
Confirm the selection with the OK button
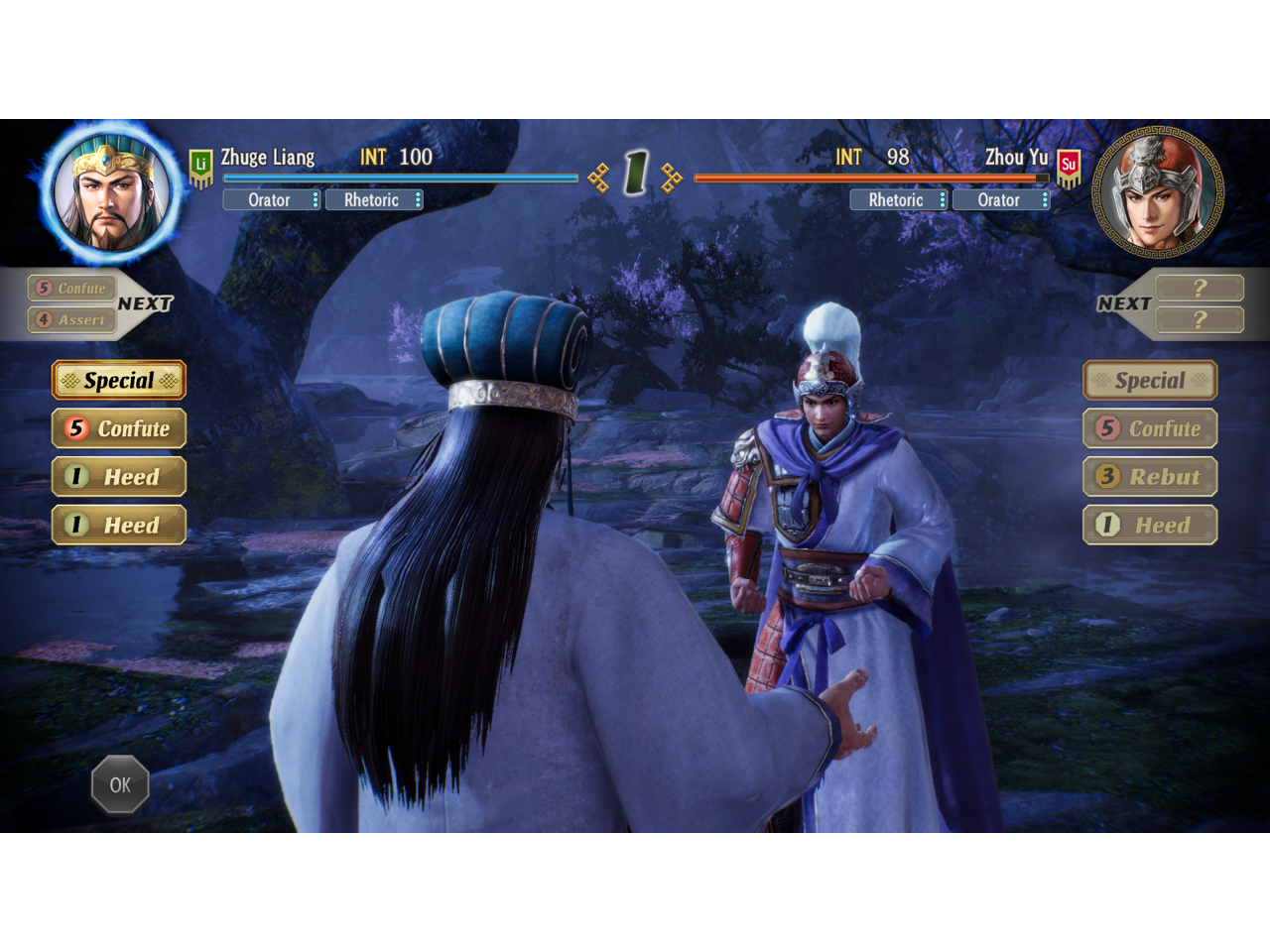pos(120,784)
